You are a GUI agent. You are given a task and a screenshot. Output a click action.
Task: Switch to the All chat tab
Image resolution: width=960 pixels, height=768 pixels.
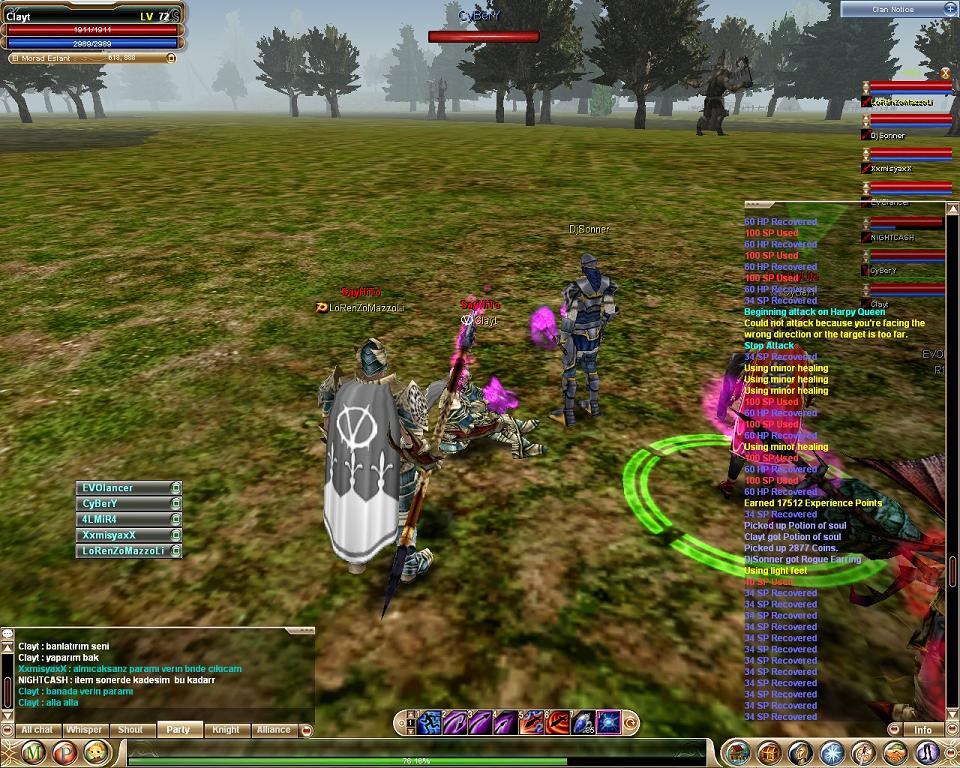pyautogui.click(x=37, y=730)
